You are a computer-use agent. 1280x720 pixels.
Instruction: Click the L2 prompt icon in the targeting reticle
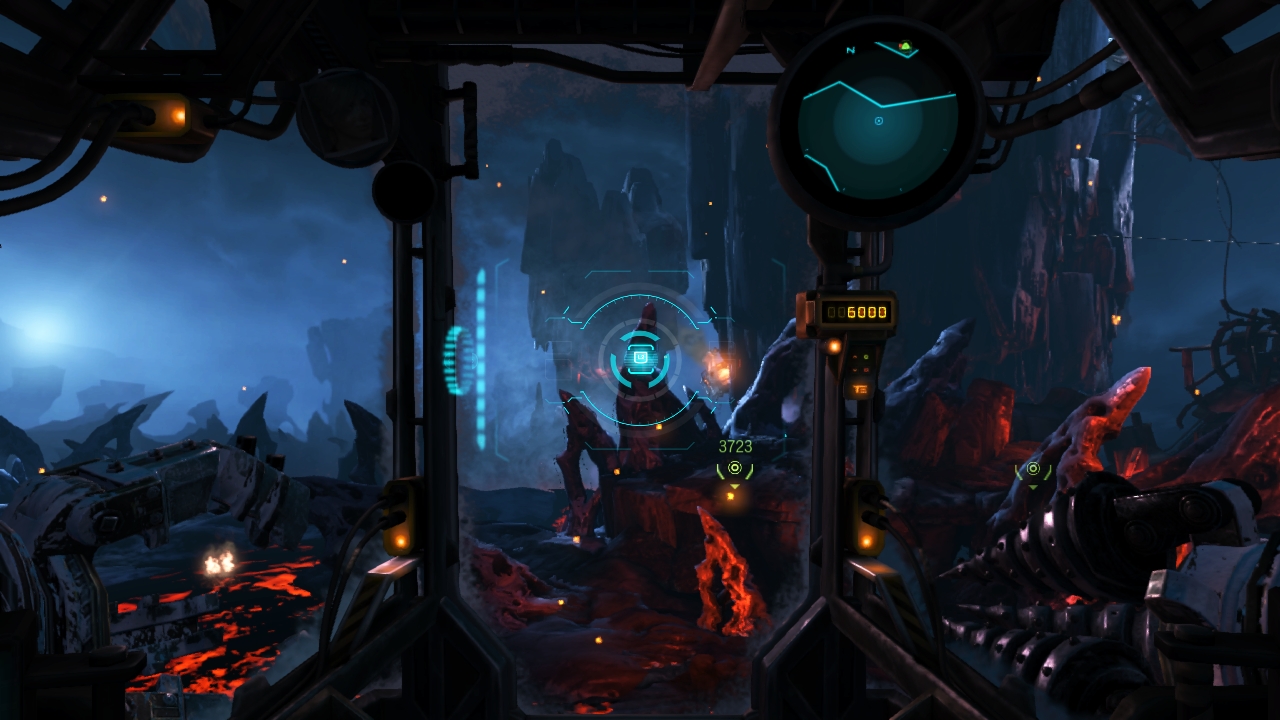[640, 358]
